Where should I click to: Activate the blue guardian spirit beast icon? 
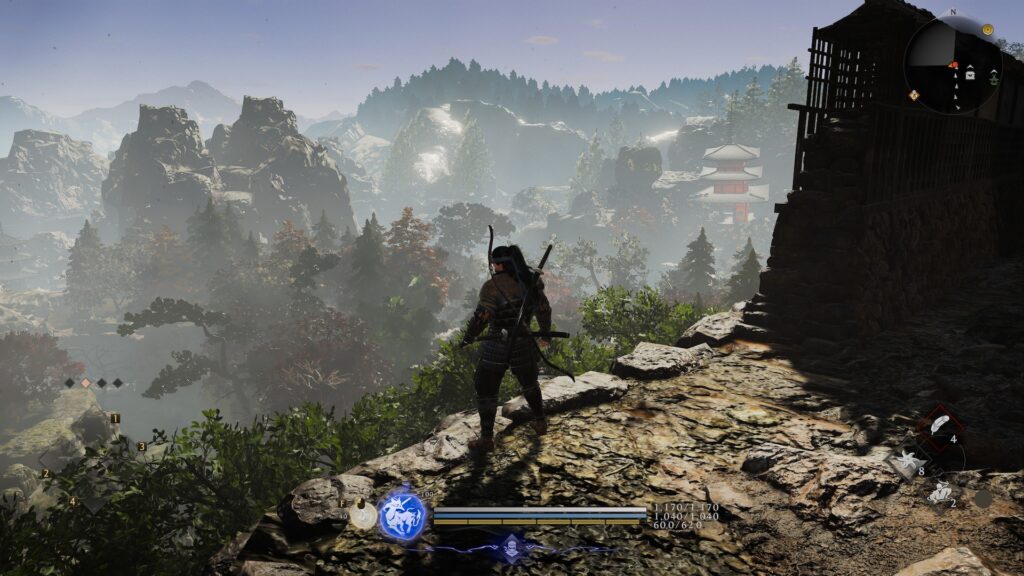point(402,516)
